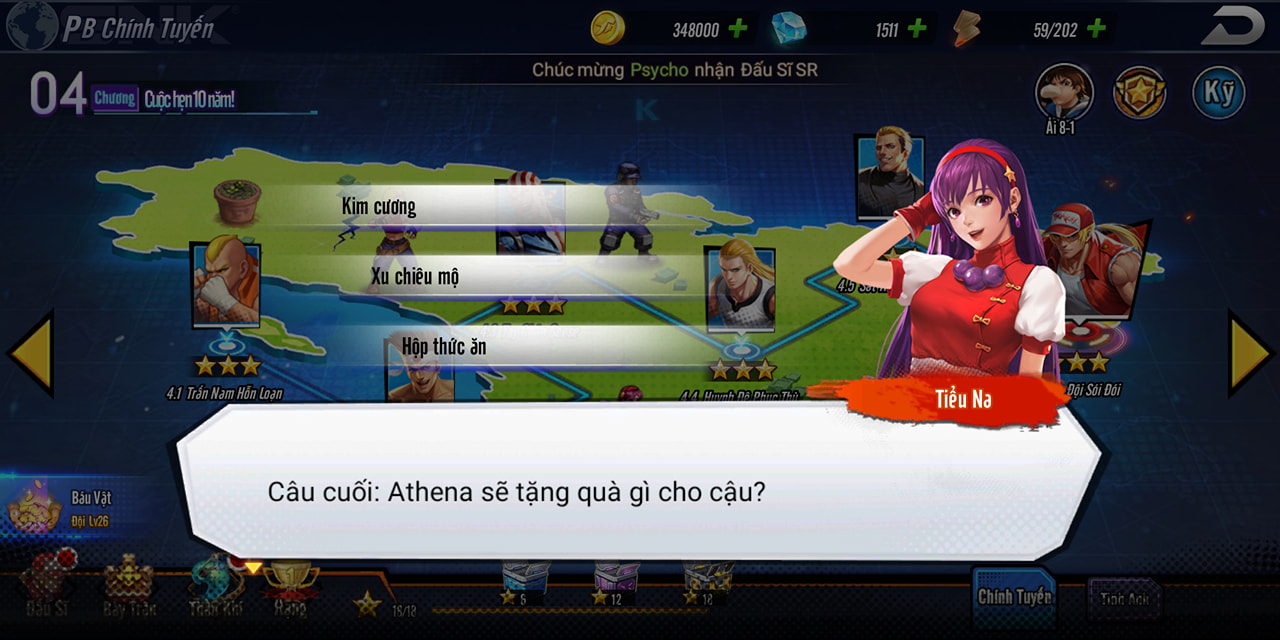Switch to the Tinh Anh tab
The width and height of the screenshot is (1280, 640).
[x=1124, y=599]
